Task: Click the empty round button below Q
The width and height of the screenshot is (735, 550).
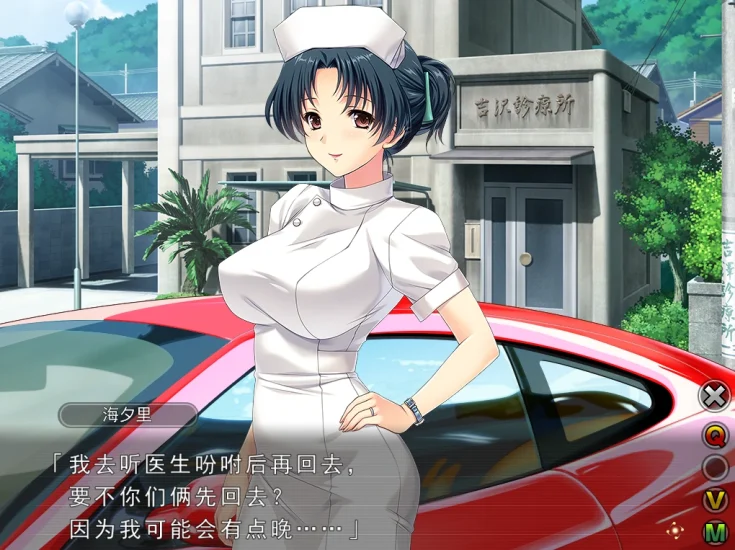Action: pos(714,467)
